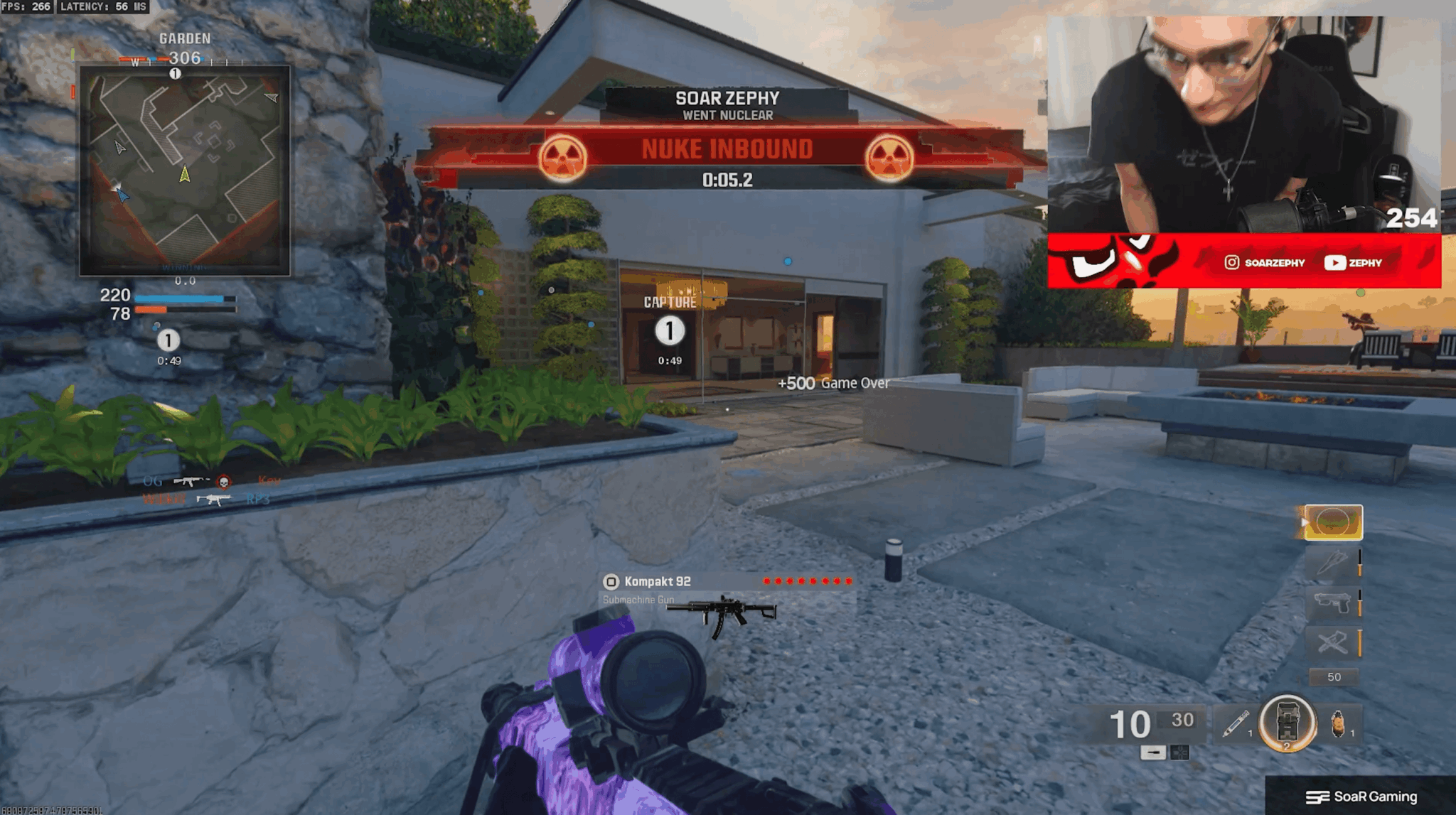Open the Zephy YouTube link on overlay
The width and height of the screenshot is (1456, 815).
point(1353,263)
